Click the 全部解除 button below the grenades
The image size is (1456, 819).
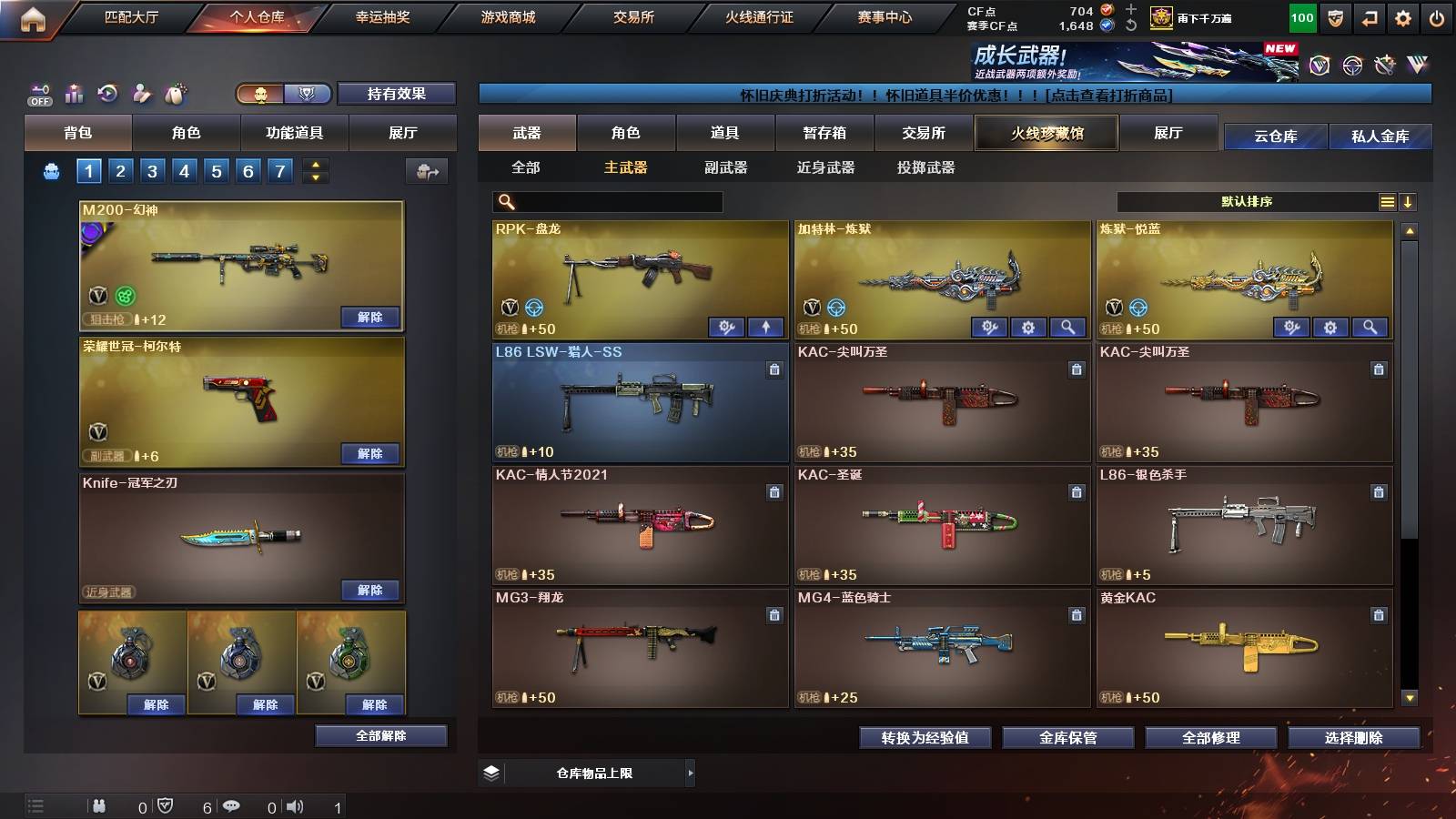pyautogui.click(x=381, y=736)
